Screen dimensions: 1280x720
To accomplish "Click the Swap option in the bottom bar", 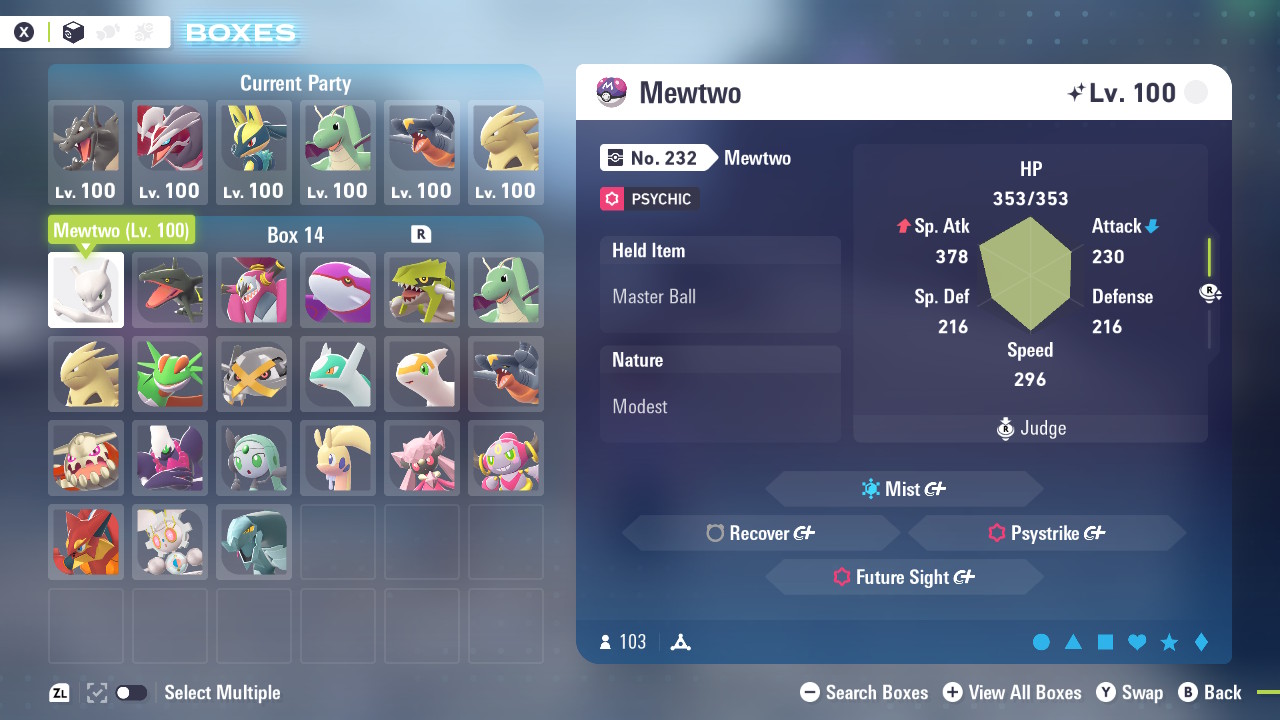I will click(x=1130, y=692).
